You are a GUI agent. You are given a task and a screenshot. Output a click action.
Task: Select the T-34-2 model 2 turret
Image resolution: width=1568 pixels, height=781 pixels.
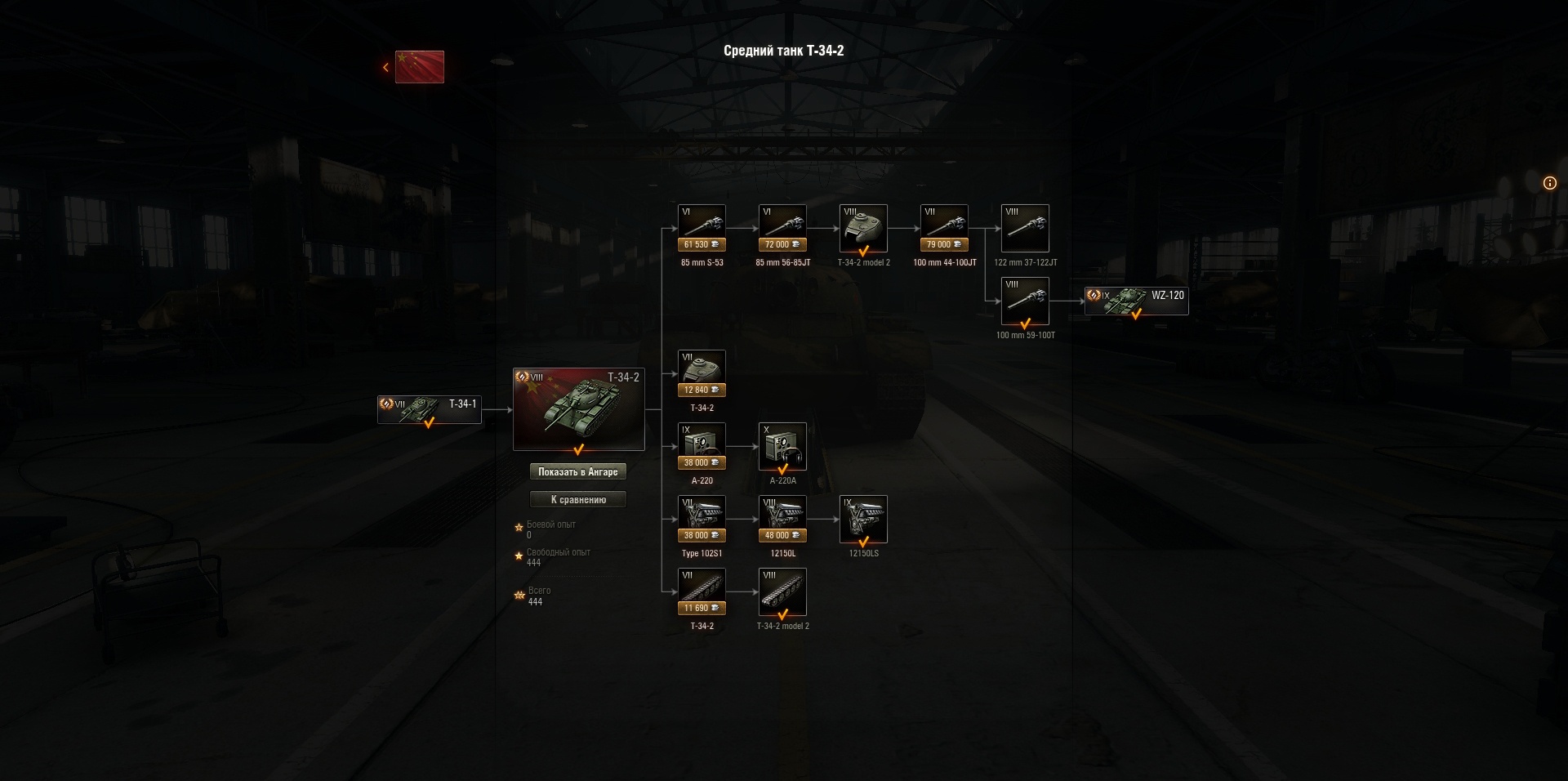tap(864, 229)
